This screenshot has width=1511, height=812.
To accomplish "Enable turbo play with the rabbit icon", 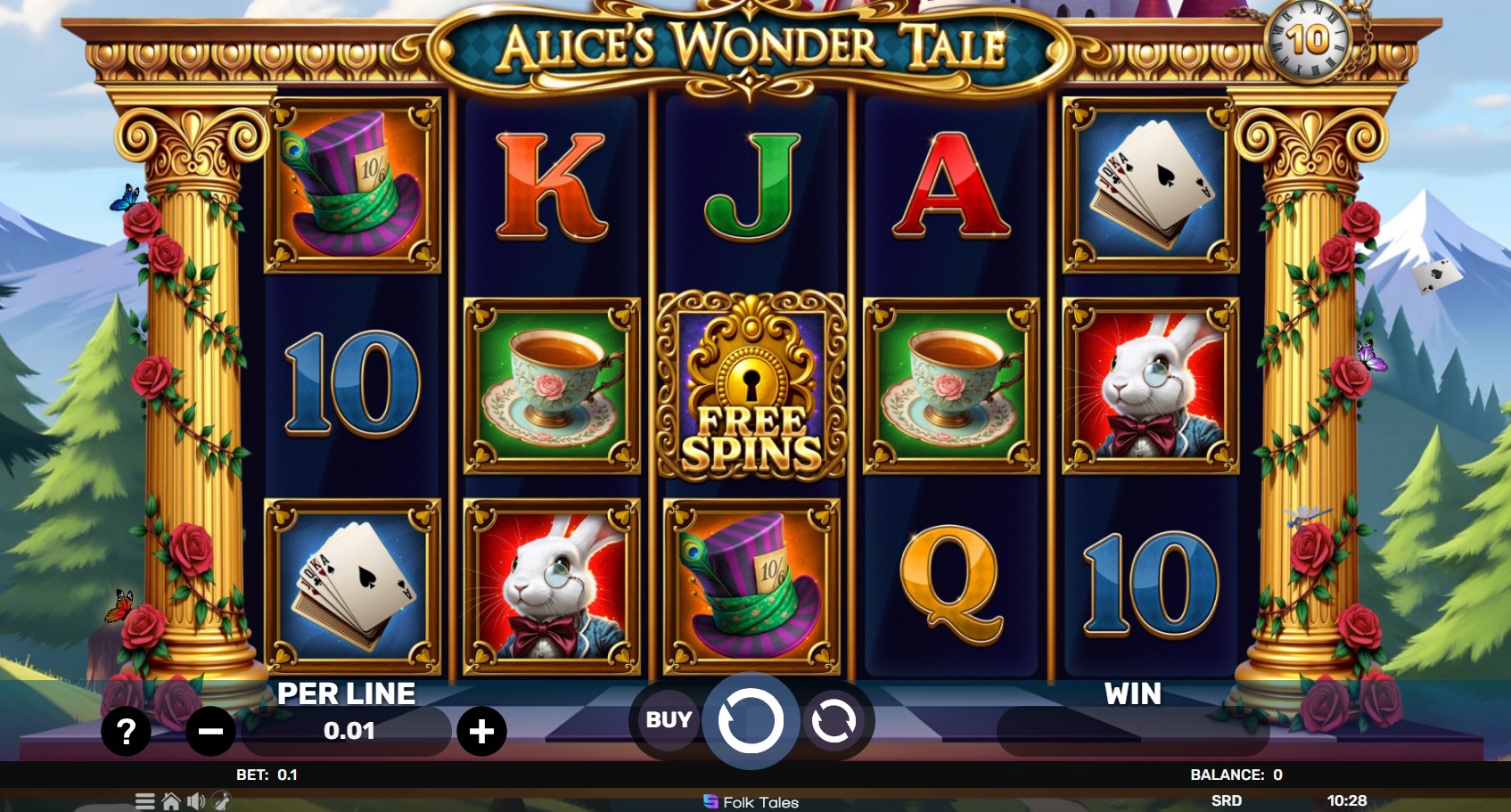I will 222,801.
